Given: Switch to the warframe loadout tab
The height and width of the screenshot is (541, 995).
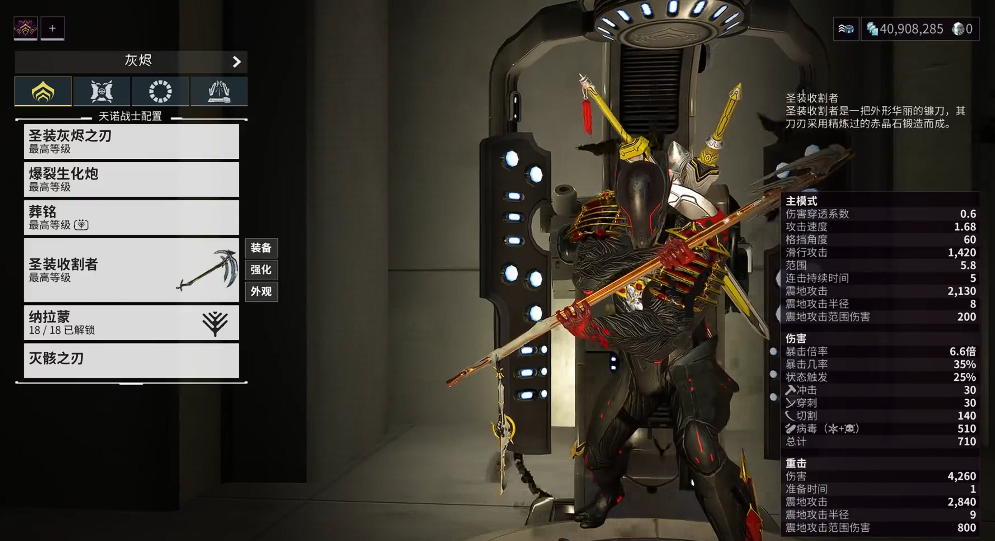Looking at the screenshot, I should pos(43,92).
